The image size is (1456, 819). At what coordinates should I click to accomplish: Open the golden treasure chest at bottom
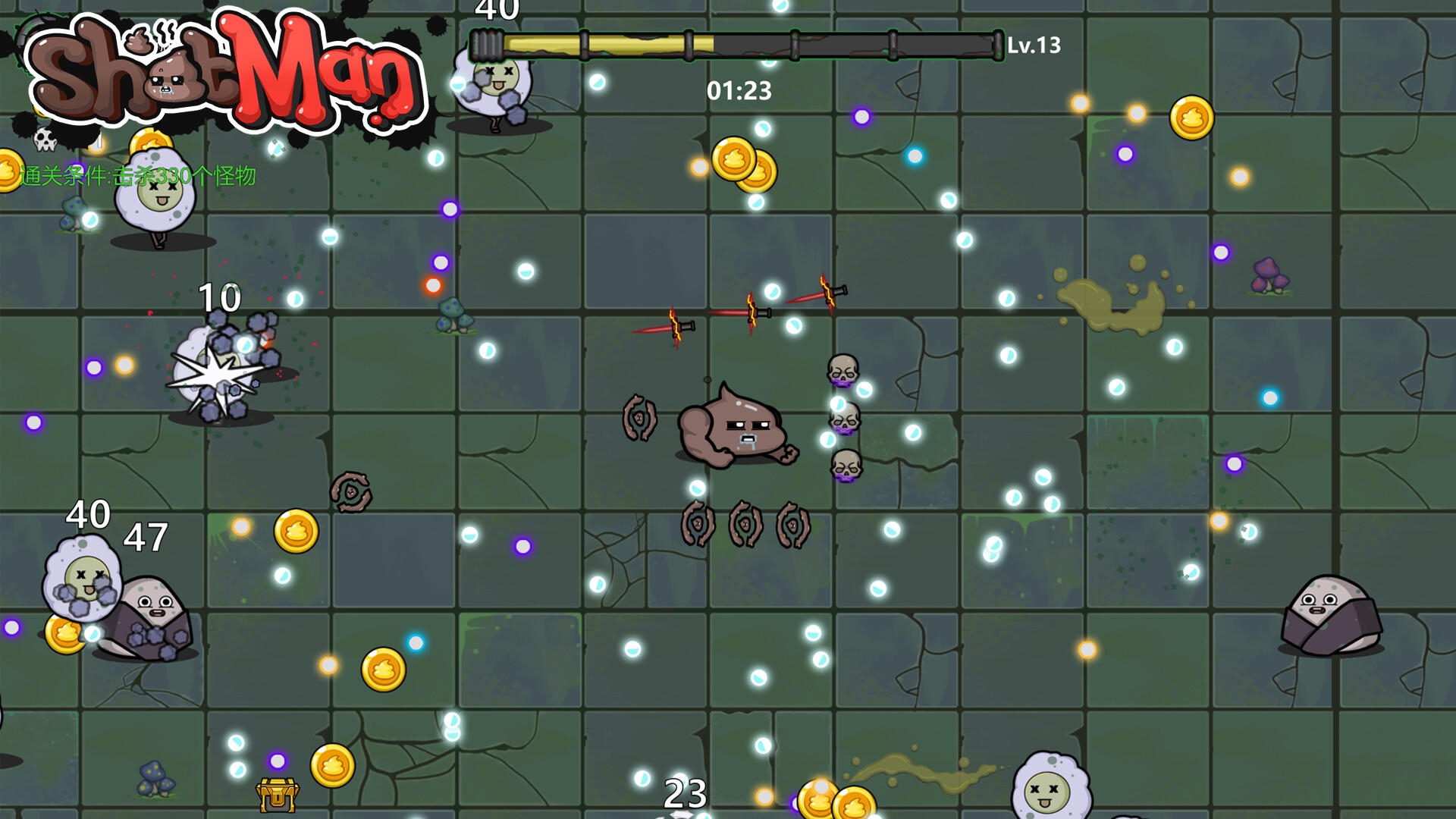coord(277,794)
